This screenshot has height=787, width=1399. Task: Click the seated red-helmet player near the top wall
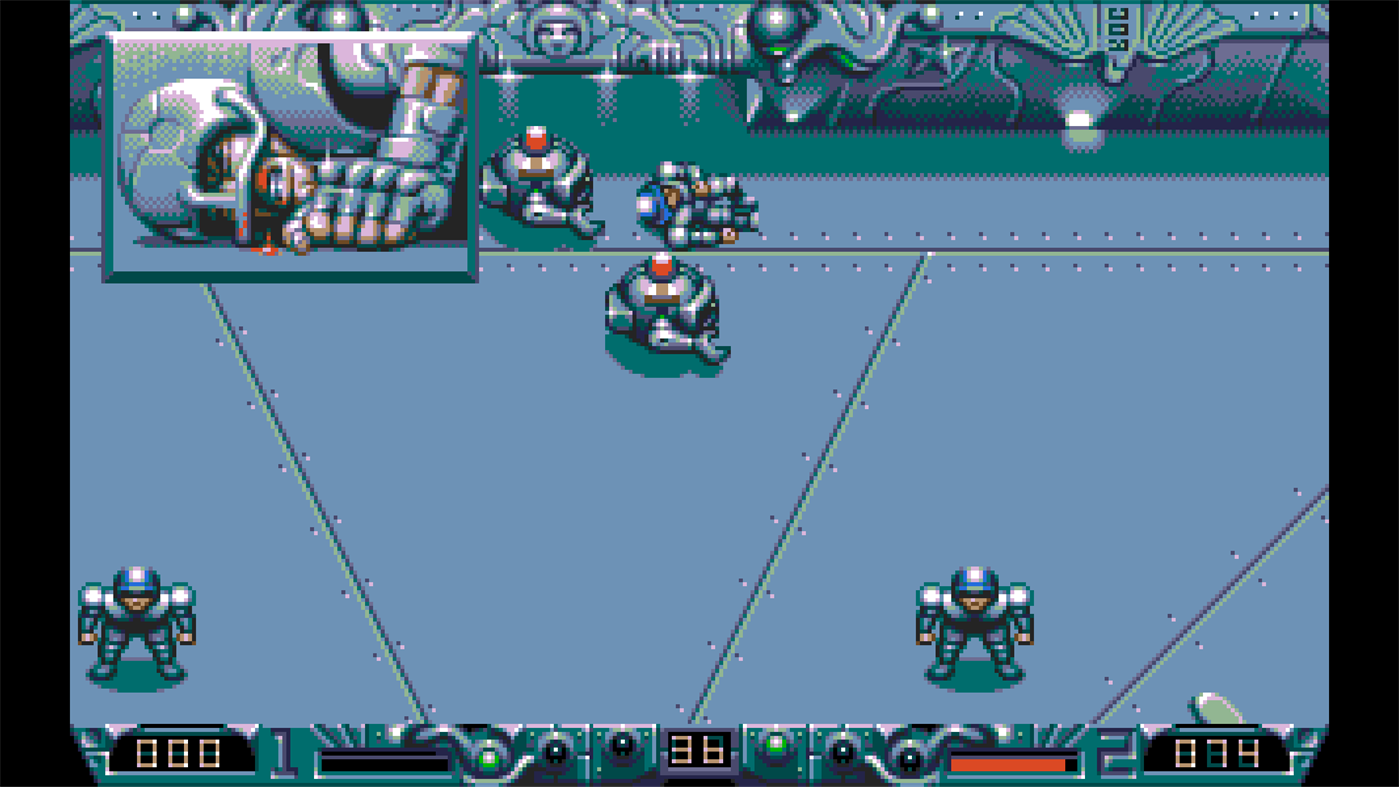tap(535, 180)
